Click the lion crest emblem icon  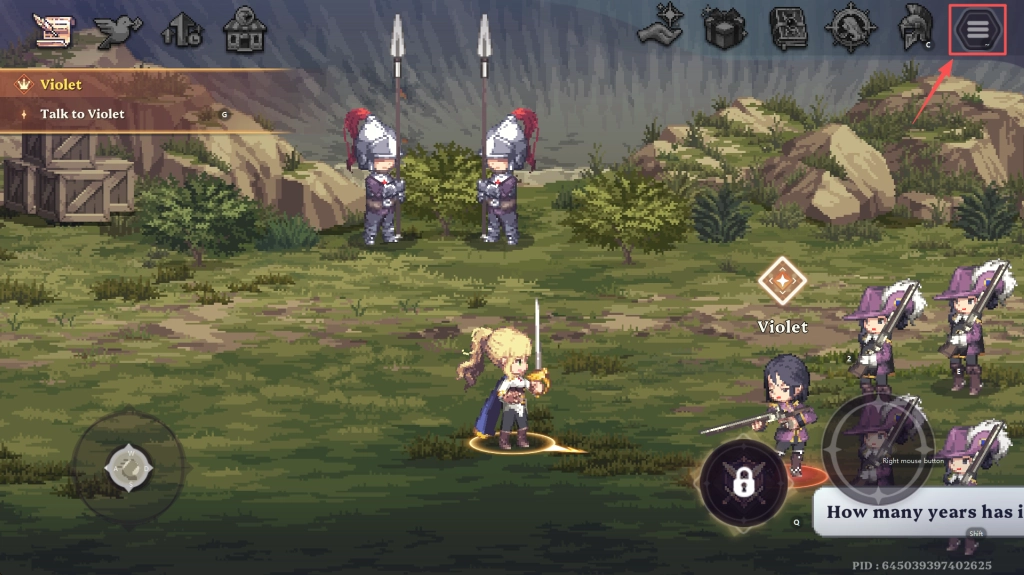851,30
